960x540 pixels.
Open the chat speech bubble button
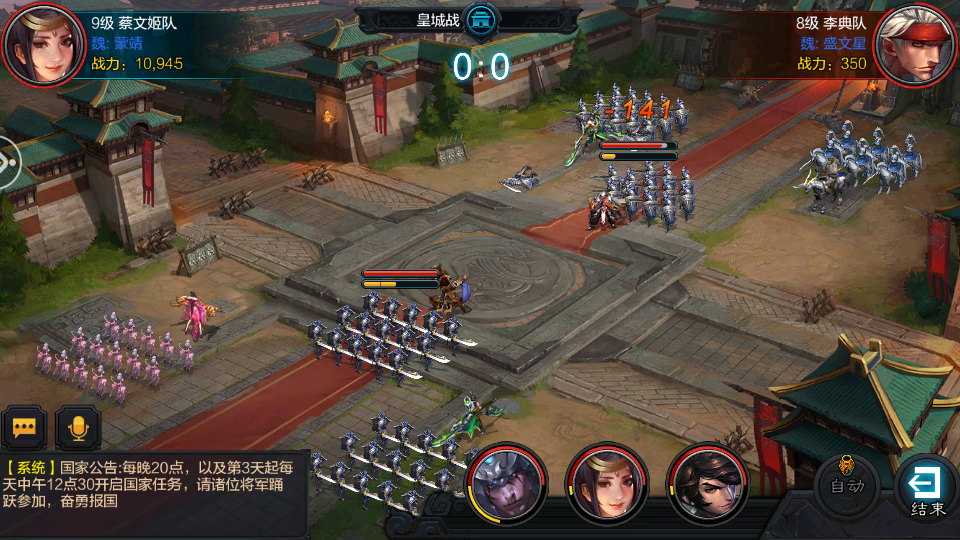pos(24,428)
